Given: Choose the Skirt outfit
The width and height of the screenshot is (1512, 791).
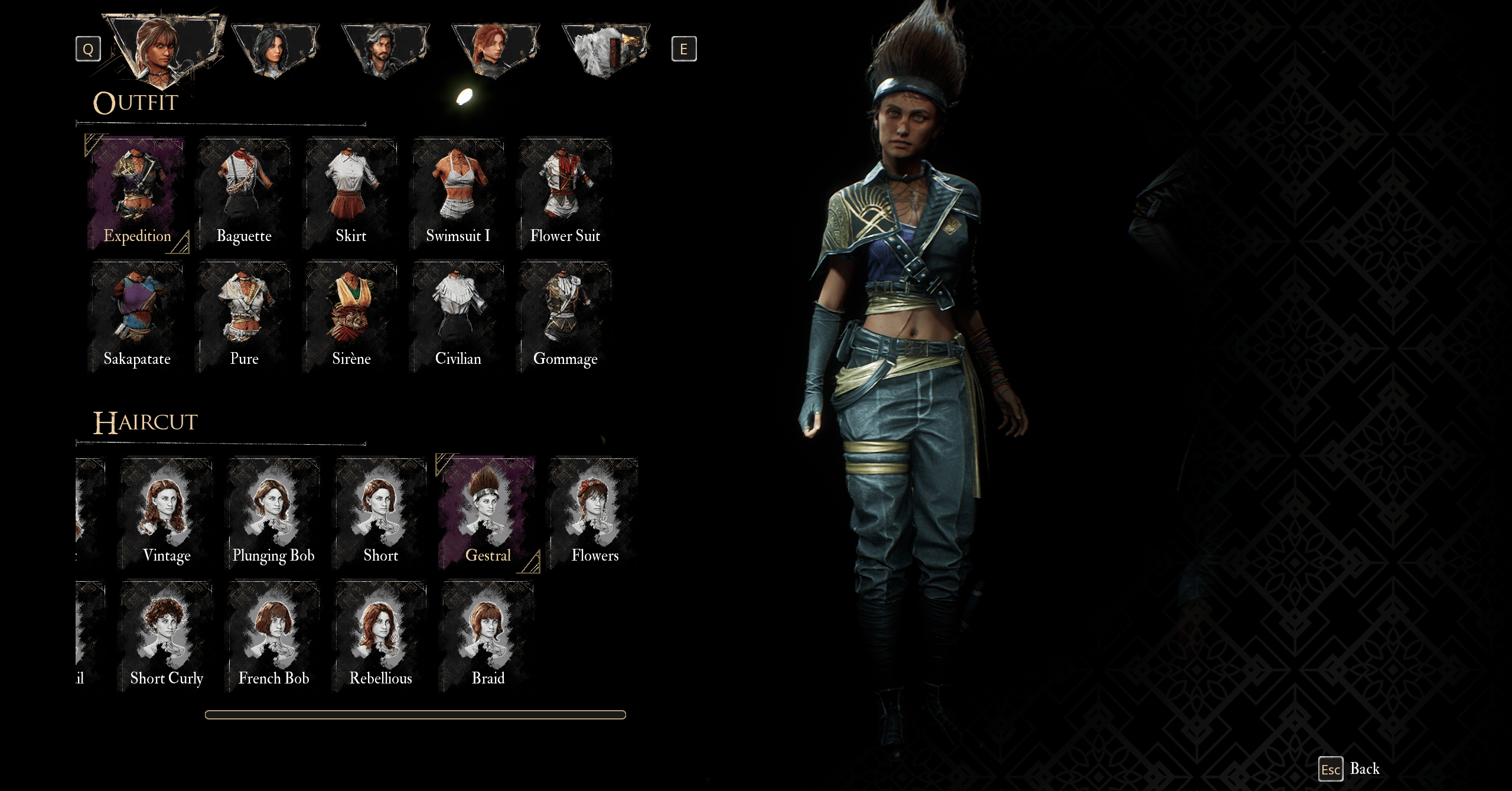Looking at the screenshot, I should (x=351, y=193).
